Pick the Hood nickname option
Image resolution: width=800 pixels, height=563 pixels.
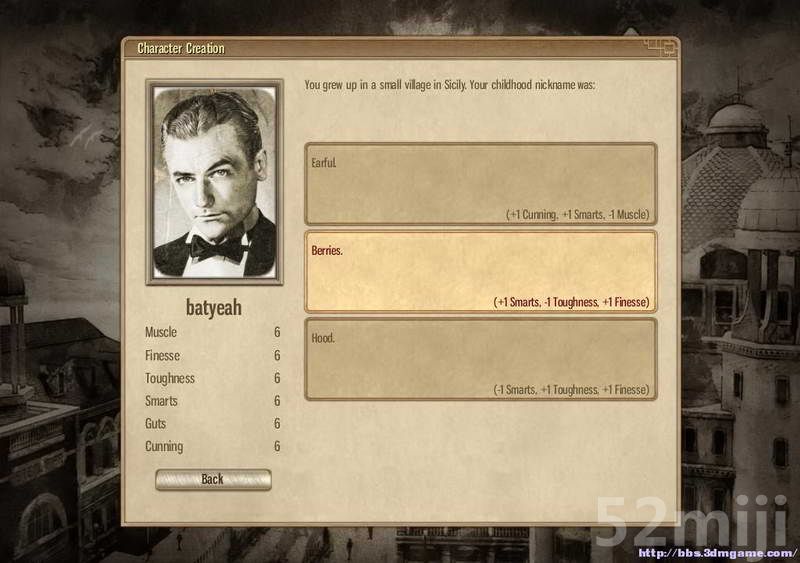(480, 359)
